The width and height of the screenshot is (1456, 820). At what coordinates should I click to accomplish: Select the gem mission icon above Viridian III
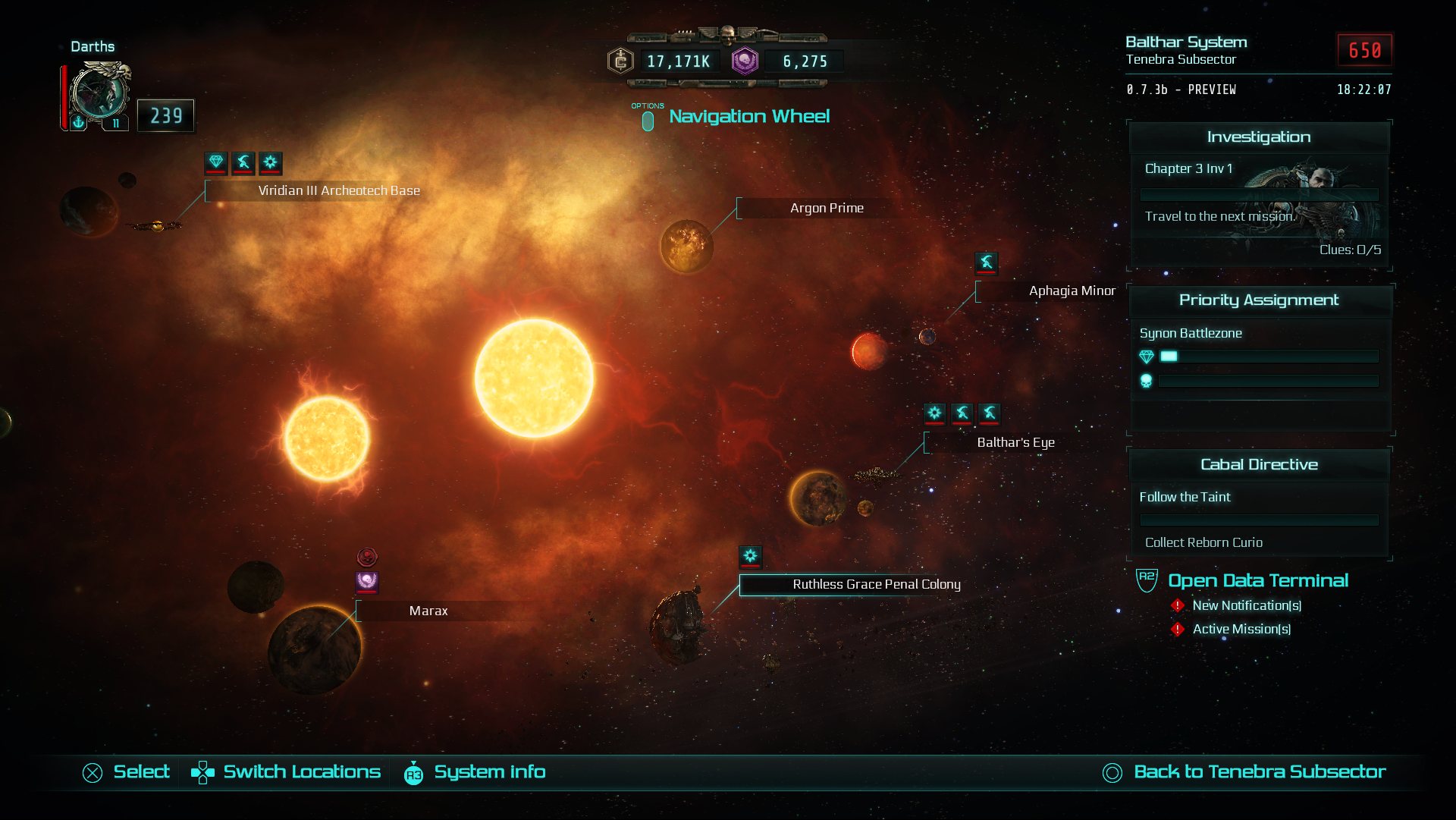coord(215,163)
